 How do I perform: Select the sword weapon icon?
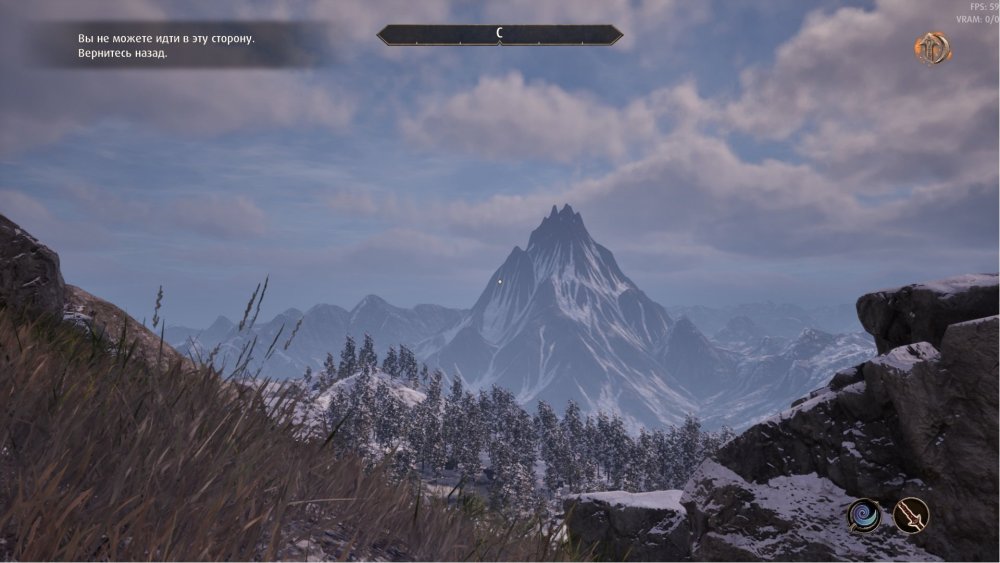tap(911, 516)
